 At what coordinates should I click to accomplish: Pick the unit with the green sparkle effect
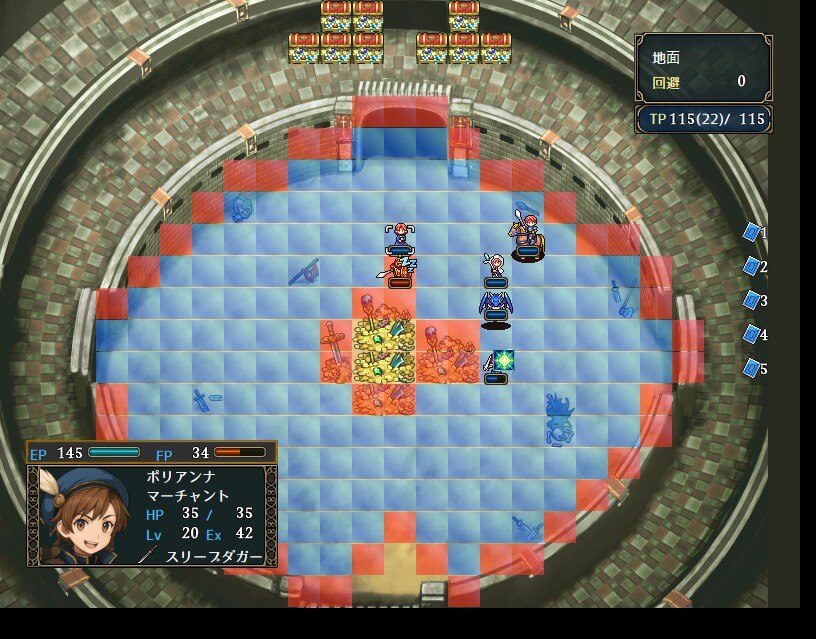point(497,364)
